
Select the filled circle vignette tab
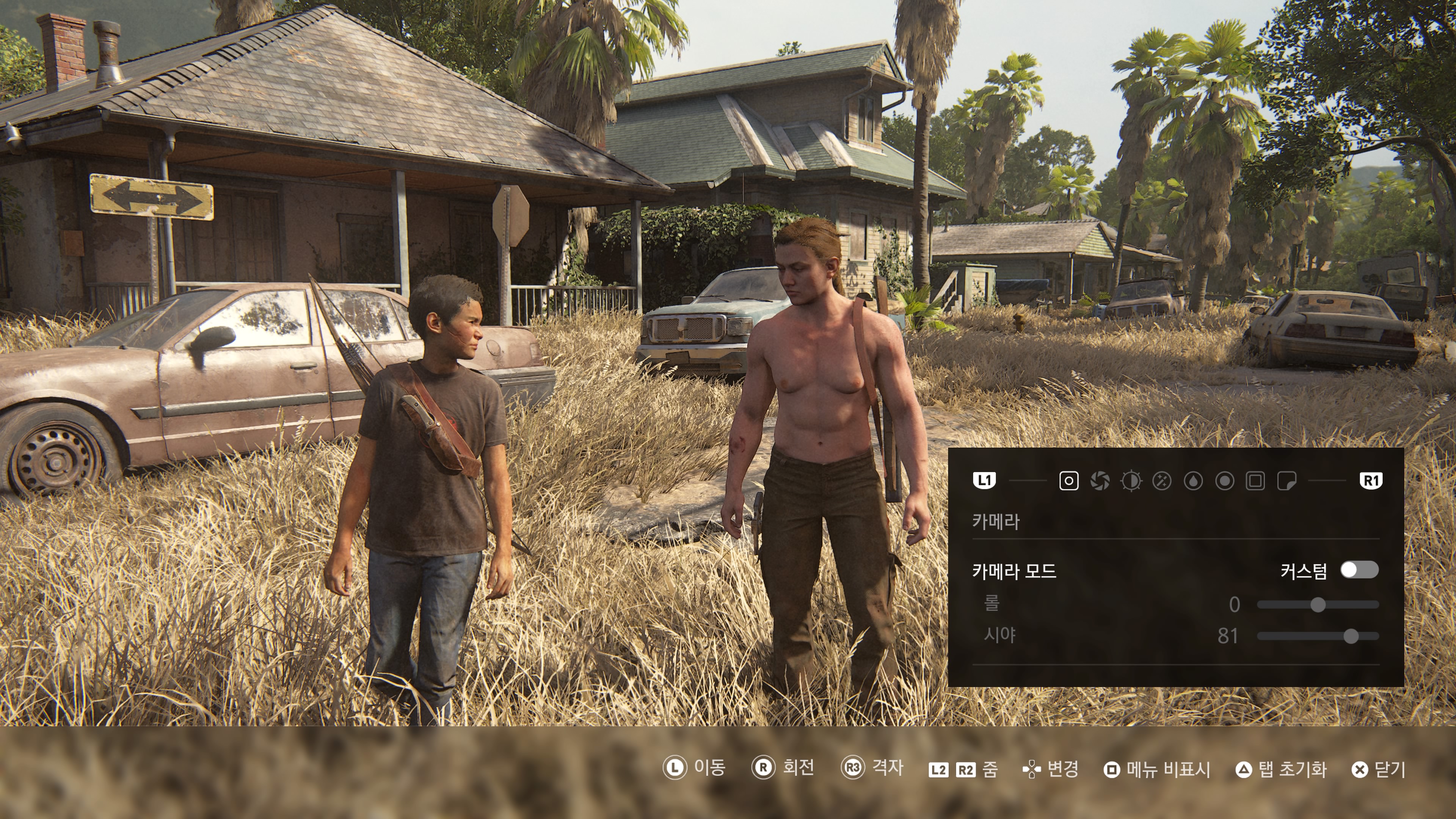(x=1224, y=481)
